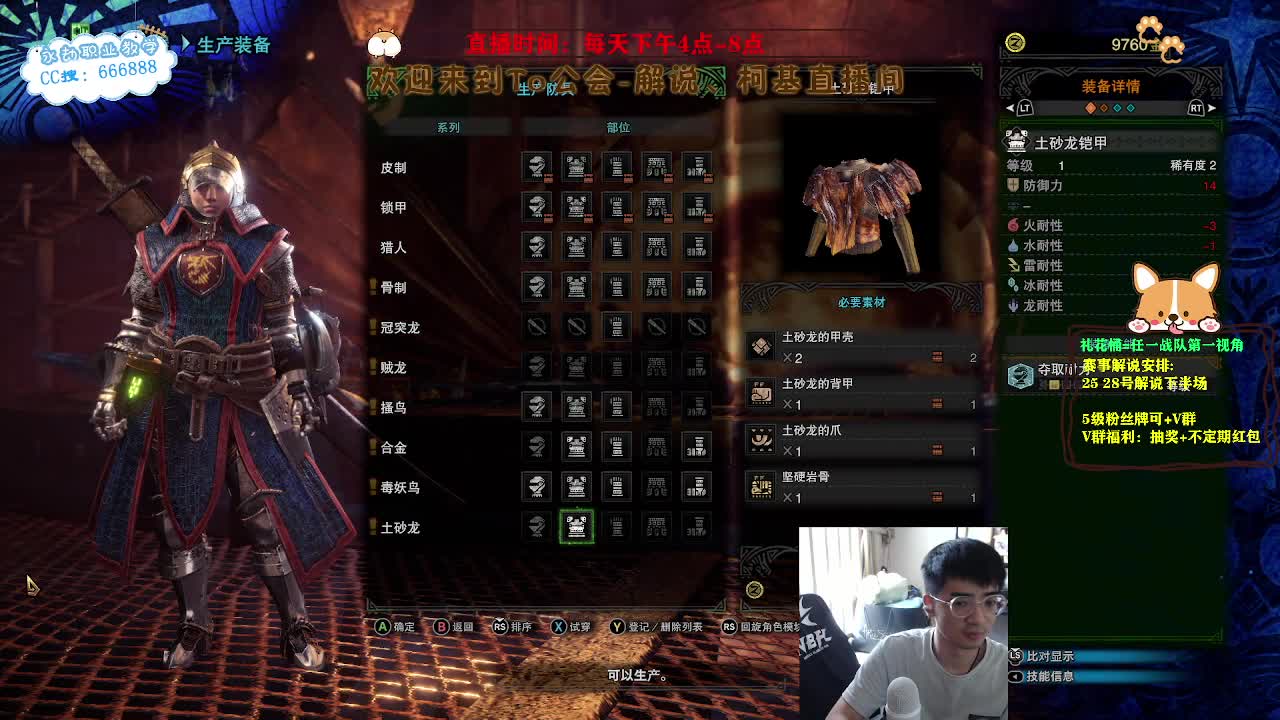This screenshot has width=1280, height=720.
Task: Select the highlighted 土砂龙 chest armor icon
Action: (576, 528)
